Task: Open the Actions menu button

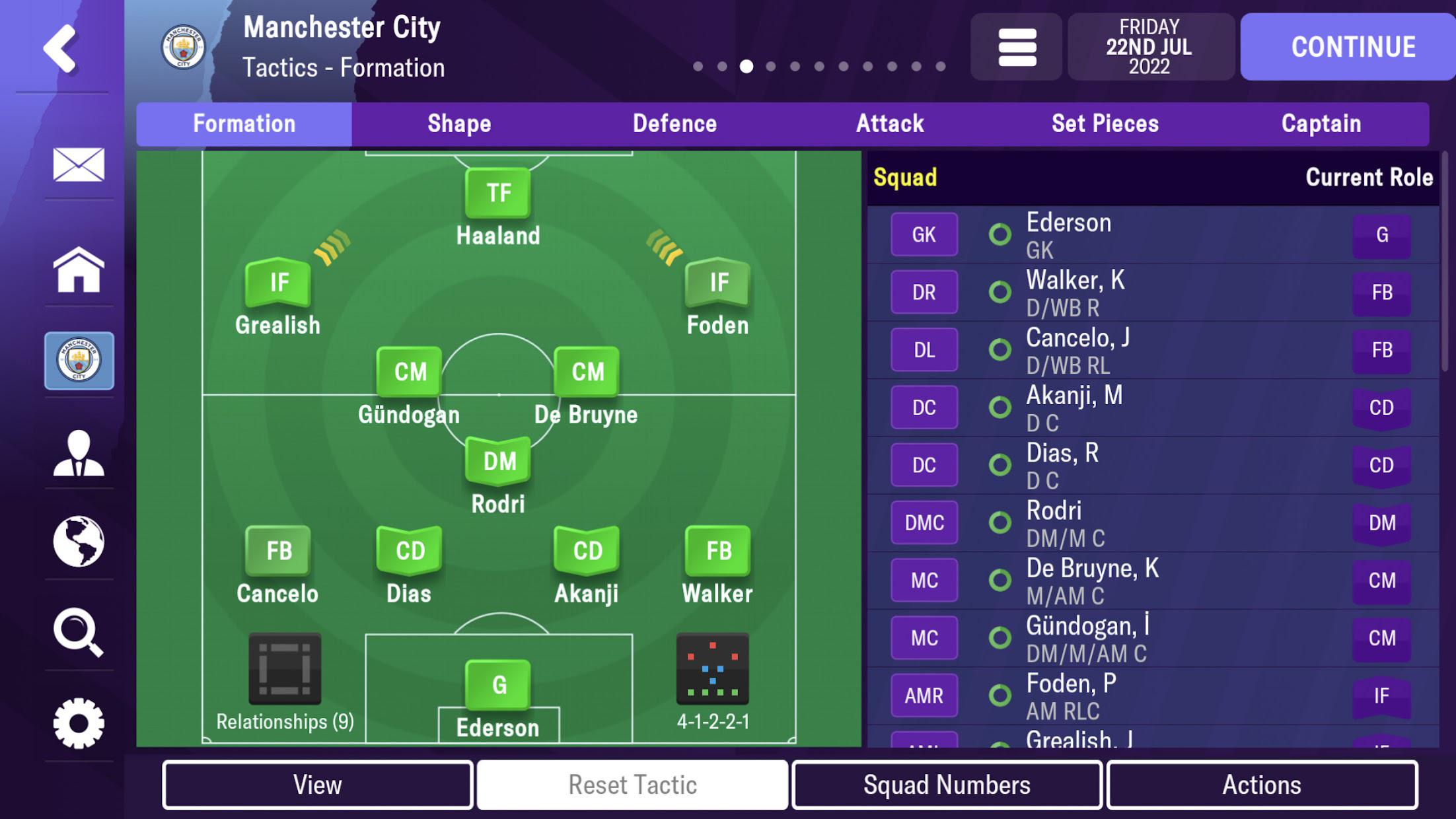Action: point(1262,785)
